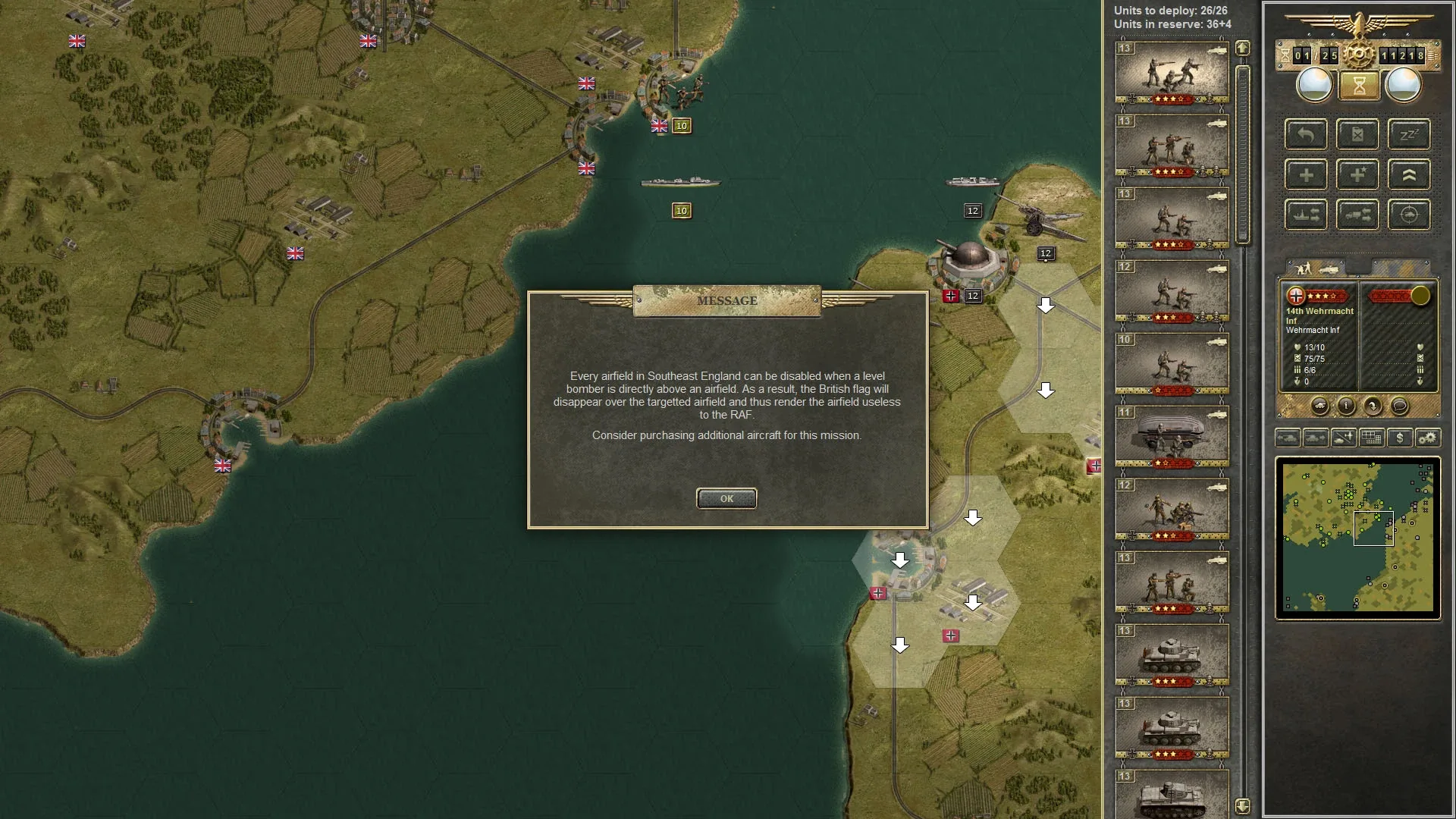Screen dimensions: 1456x819
Task: Upgrade the unit with the double-chevron button
Action: point(1408,175)
